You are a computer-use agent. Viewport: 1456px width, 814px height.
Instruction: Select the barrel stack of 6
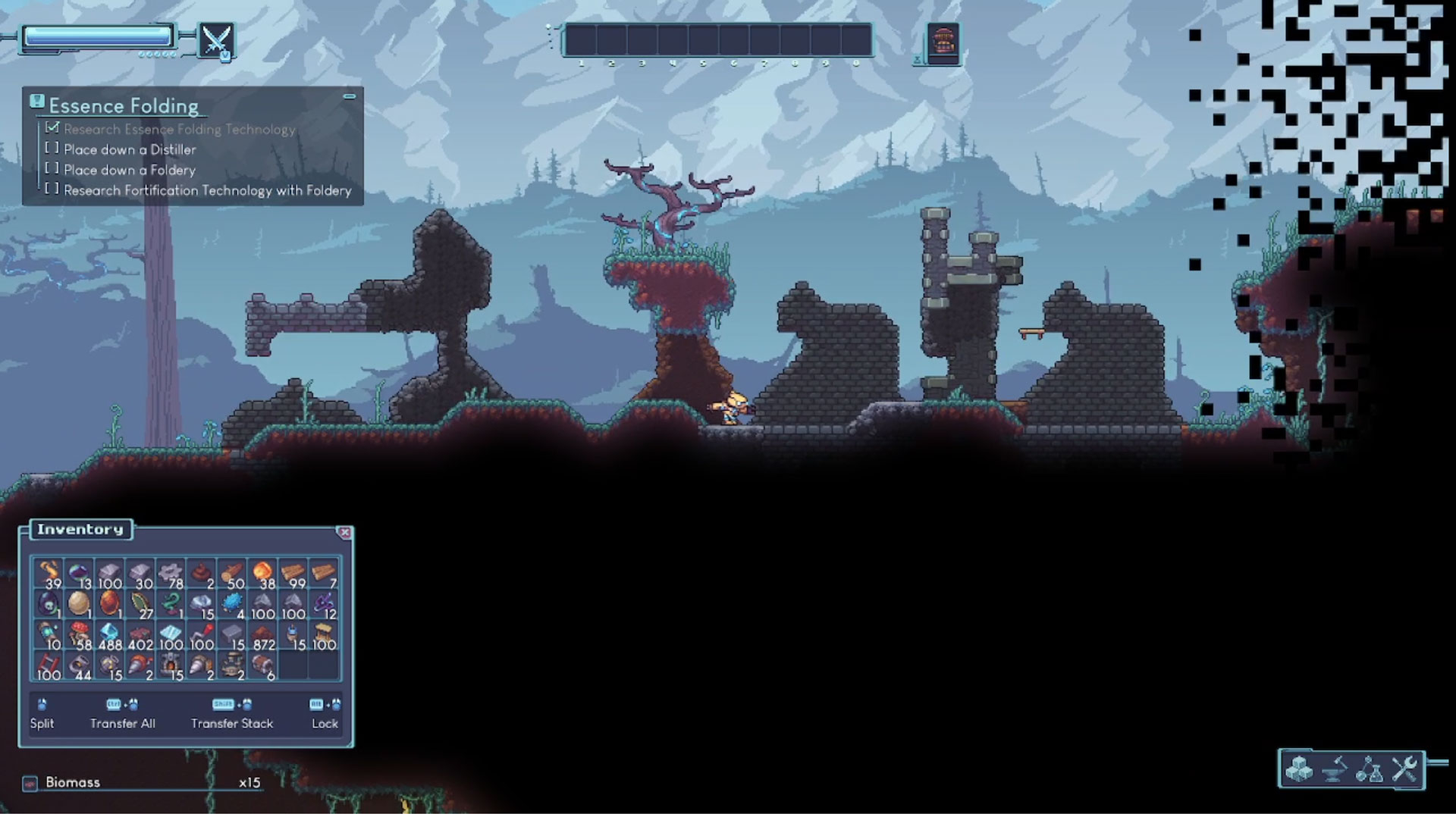pyautogui.click(x=263, y=665)
